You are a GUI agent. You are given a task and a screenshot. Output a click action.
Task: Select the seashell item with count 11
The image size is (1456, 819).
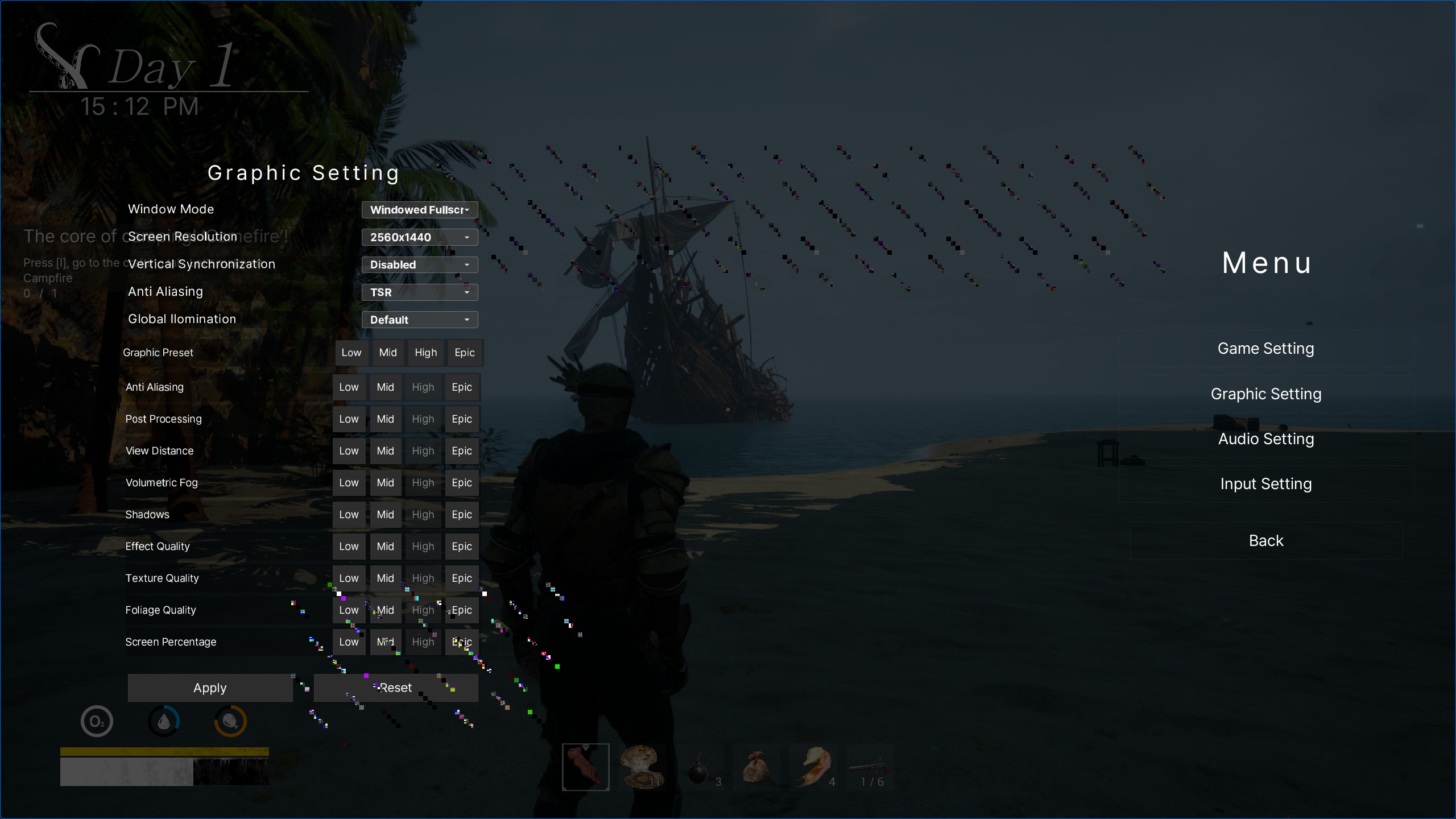(x=642, y=767)
